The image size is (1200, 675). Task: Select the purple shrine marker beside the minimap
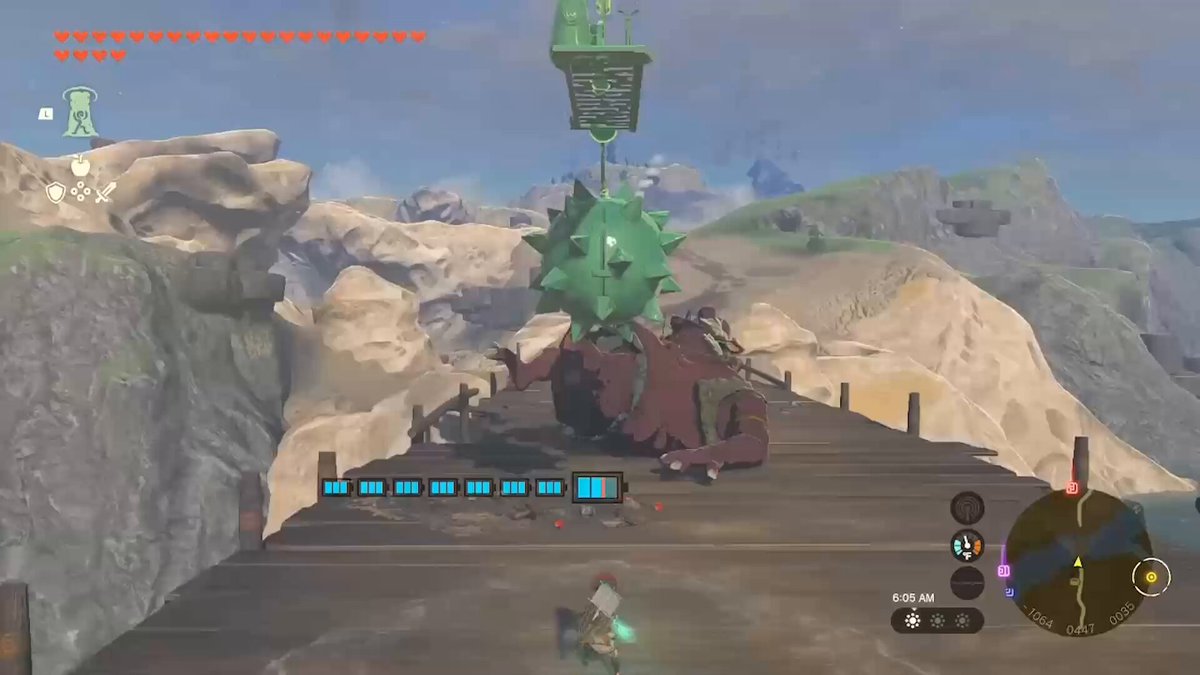coord(1004,571)
